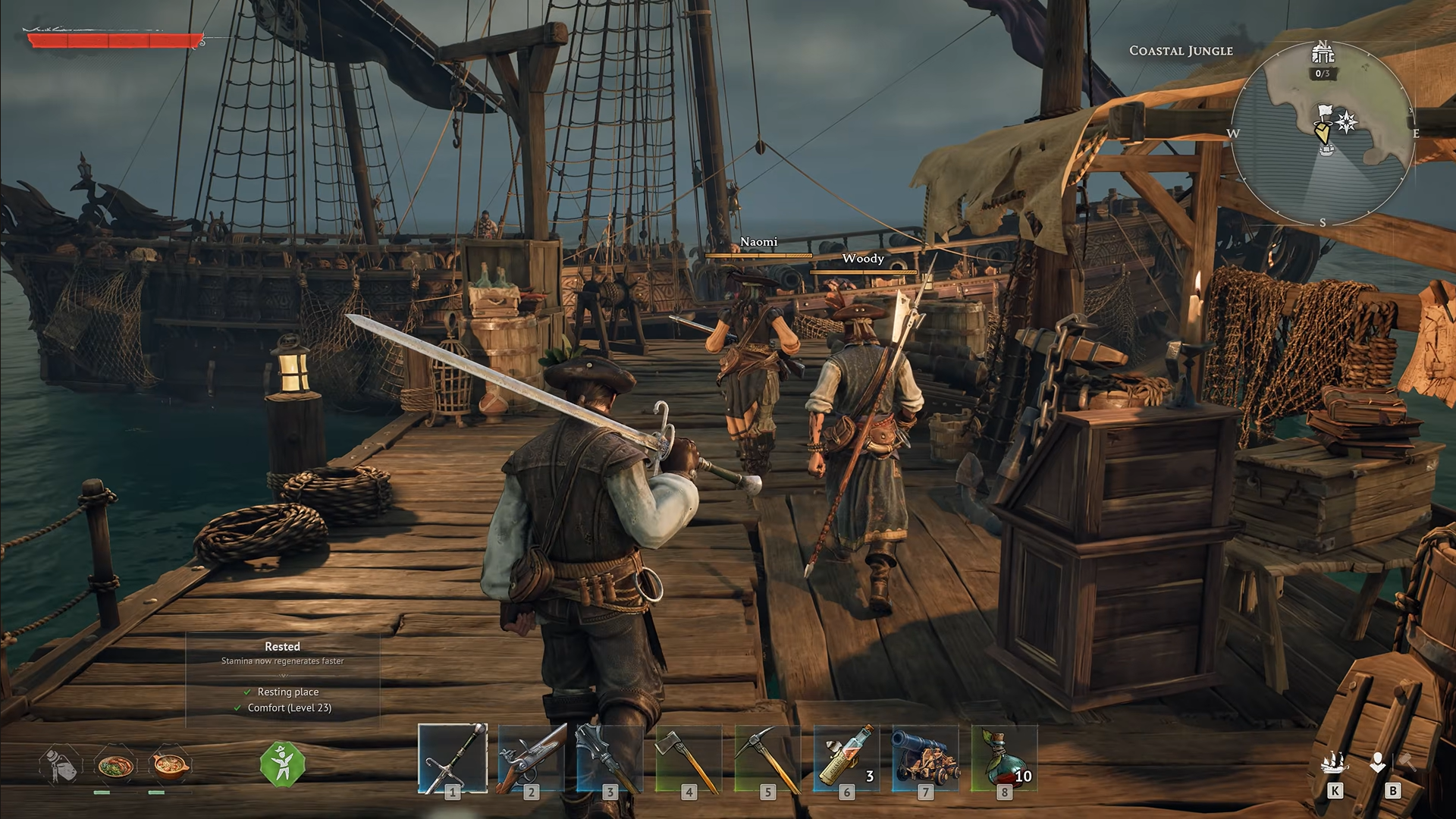Click the Rested buff notification panel
Image resolution: width=1456 pixels, height=819 pixels.
click(x=283, y=679)
